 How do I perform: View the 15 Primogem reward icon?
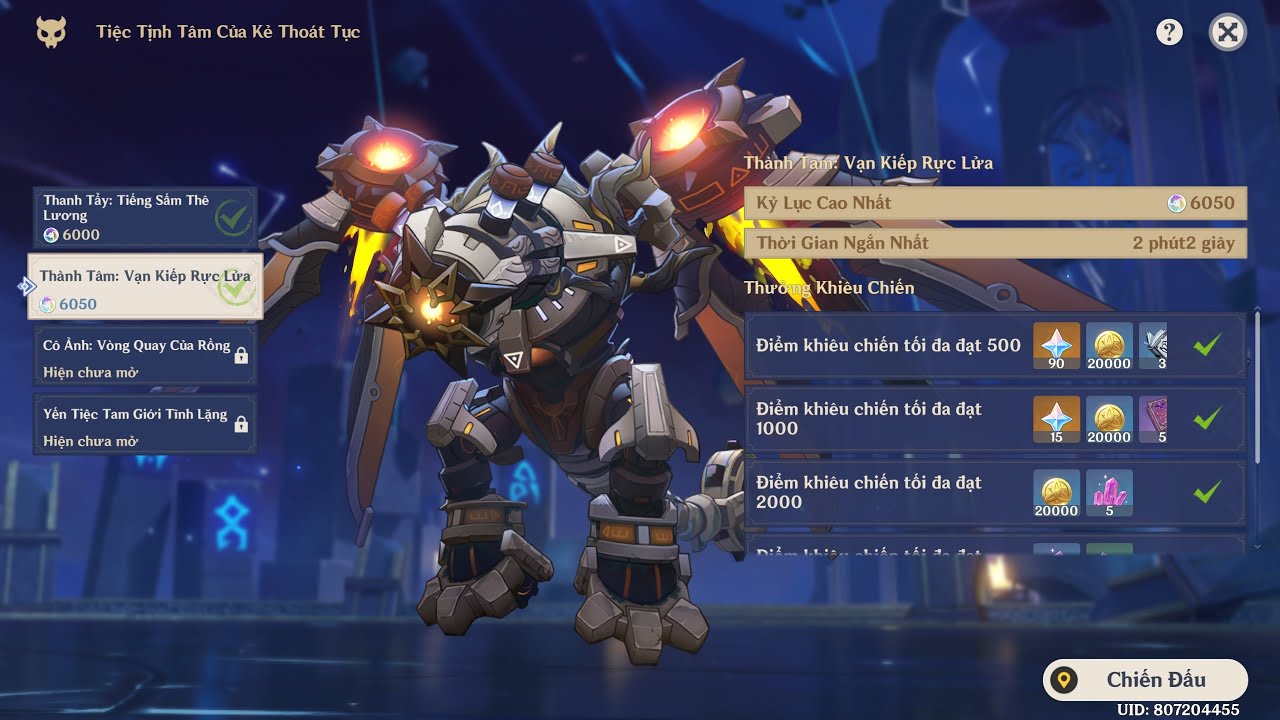point(1056,420)
